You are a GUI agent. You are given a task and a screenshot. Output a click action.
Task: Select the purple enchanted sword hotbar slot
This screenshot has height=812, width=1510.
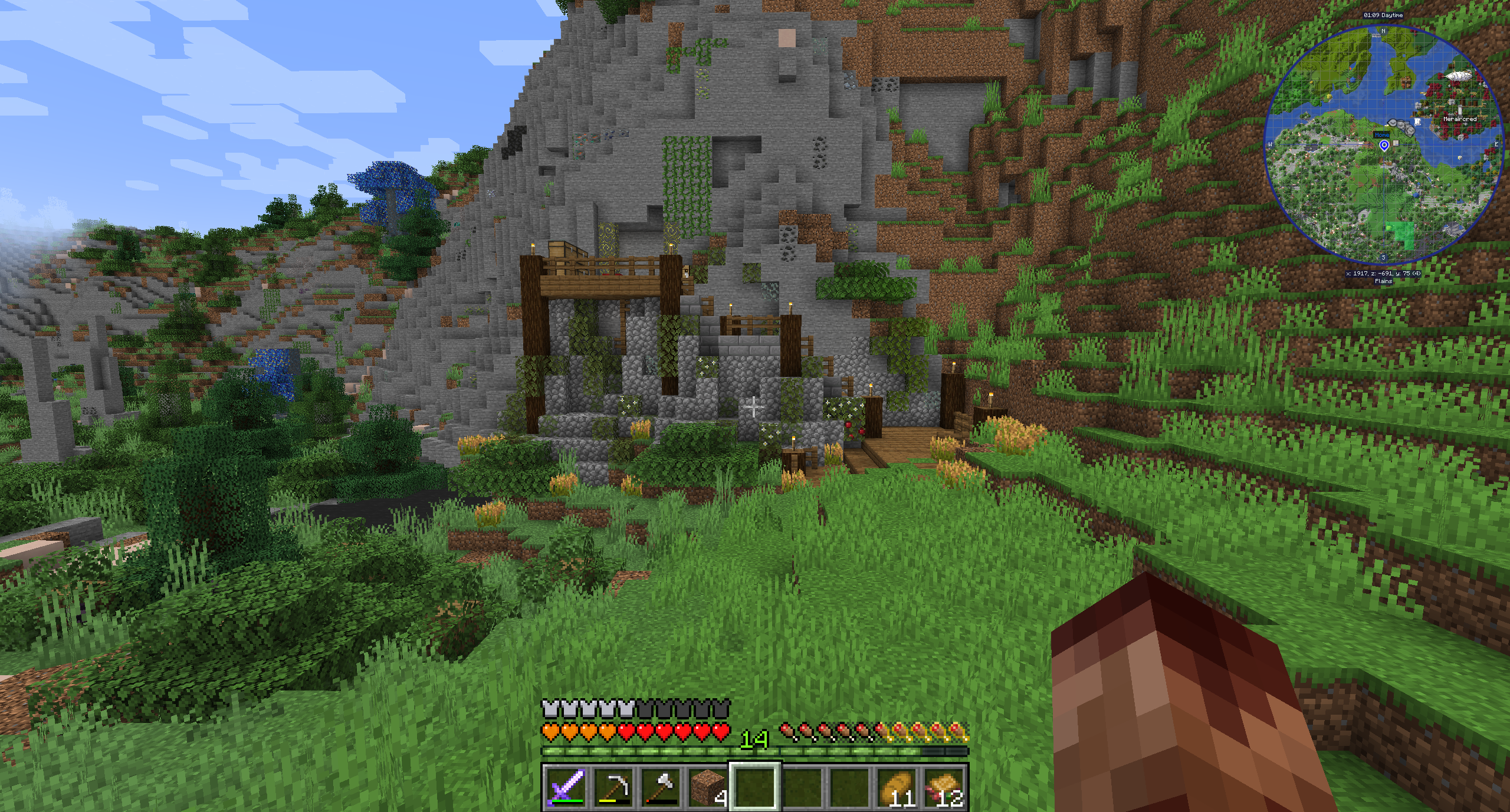[566, 787]
